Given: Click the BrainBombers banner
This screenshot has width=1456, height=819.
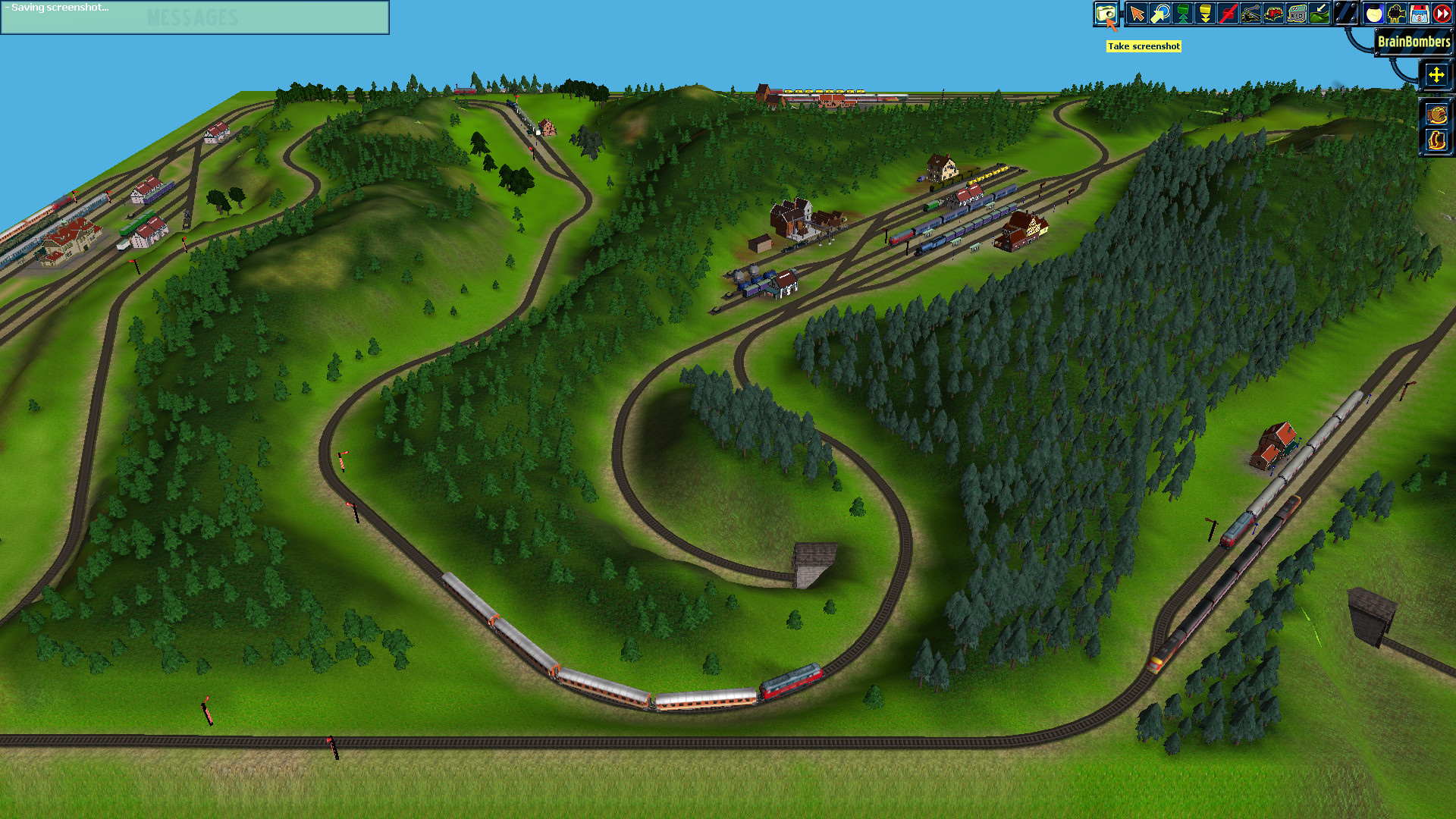Looking at the screenshot, I should tap(1412, 43).
